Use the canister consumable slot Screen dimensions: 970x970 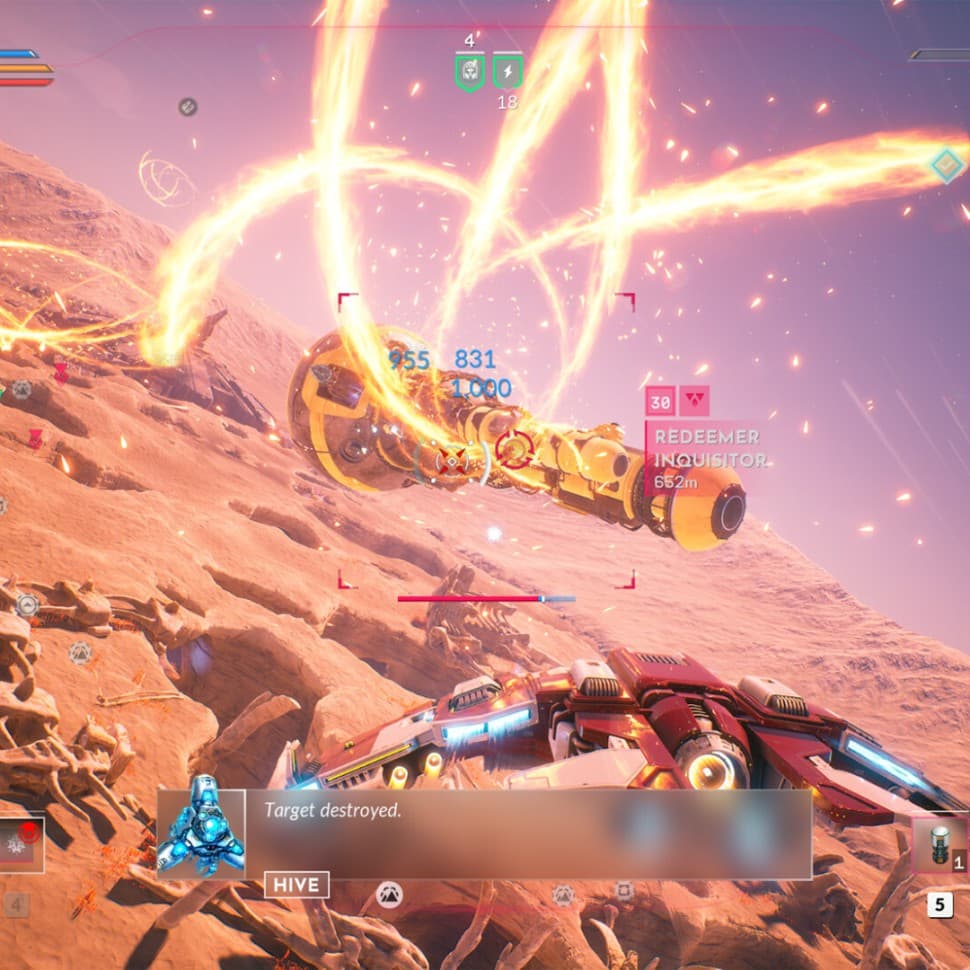tap(940, 846)
